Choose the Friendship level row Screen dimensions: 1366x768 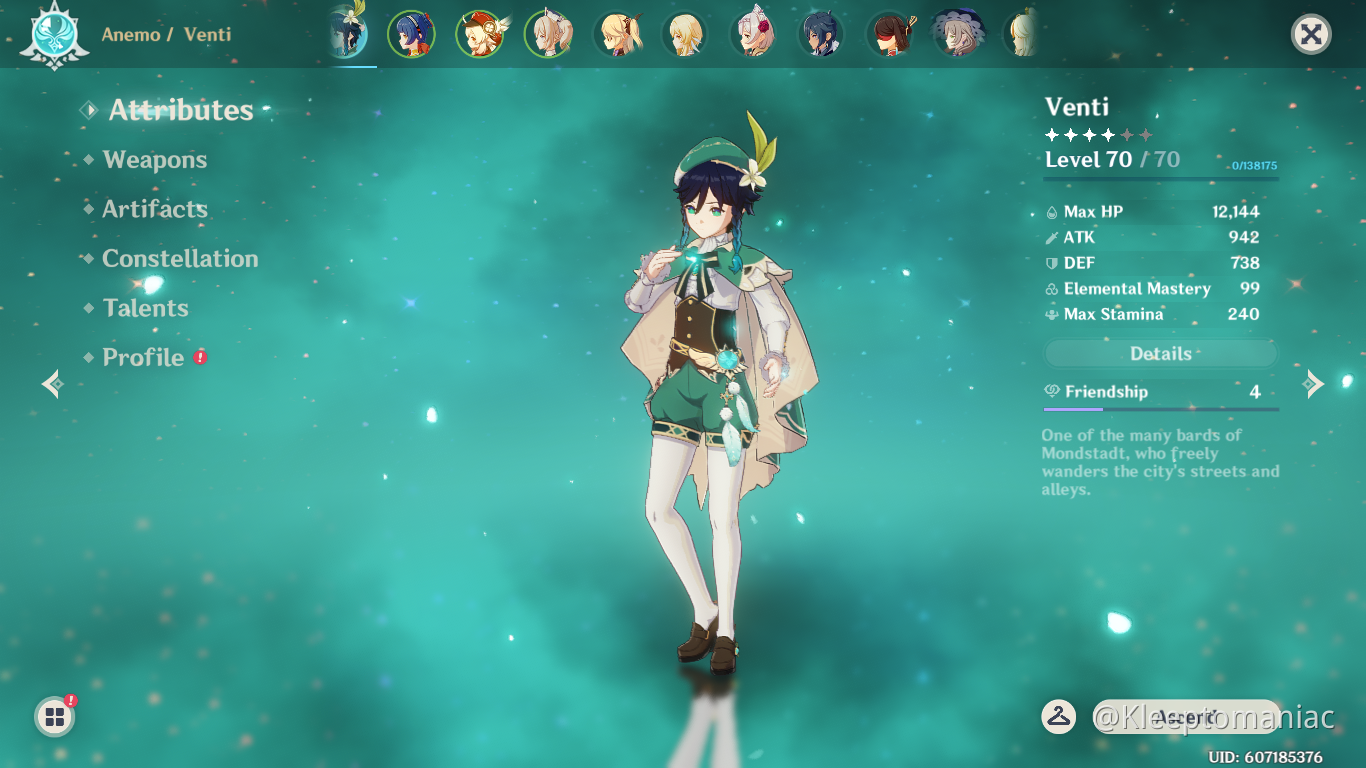(1160, 392)
